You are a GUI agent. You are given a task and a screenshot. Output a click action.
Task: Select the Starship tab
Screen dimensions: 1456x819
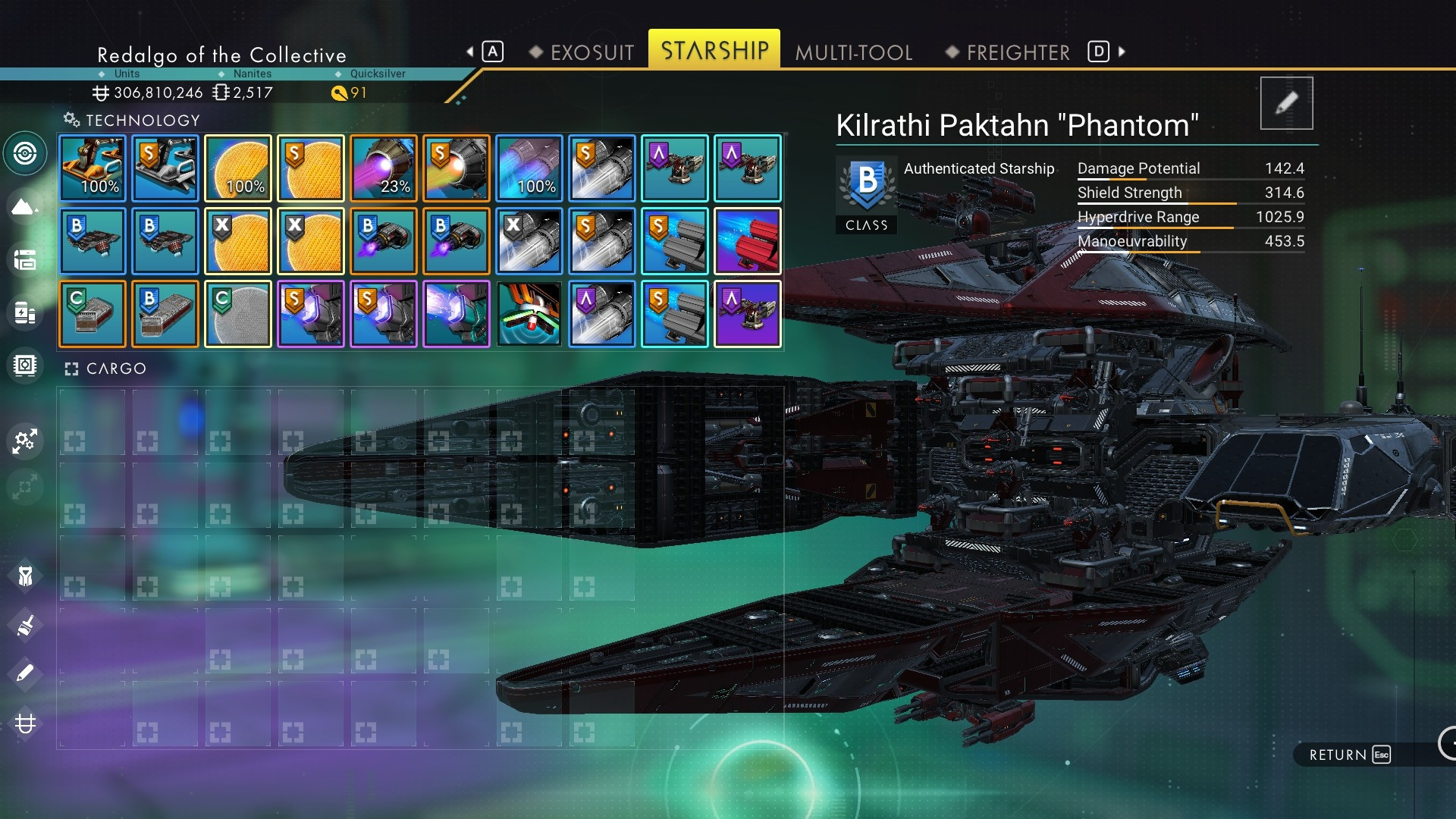[x=714, y=50]
